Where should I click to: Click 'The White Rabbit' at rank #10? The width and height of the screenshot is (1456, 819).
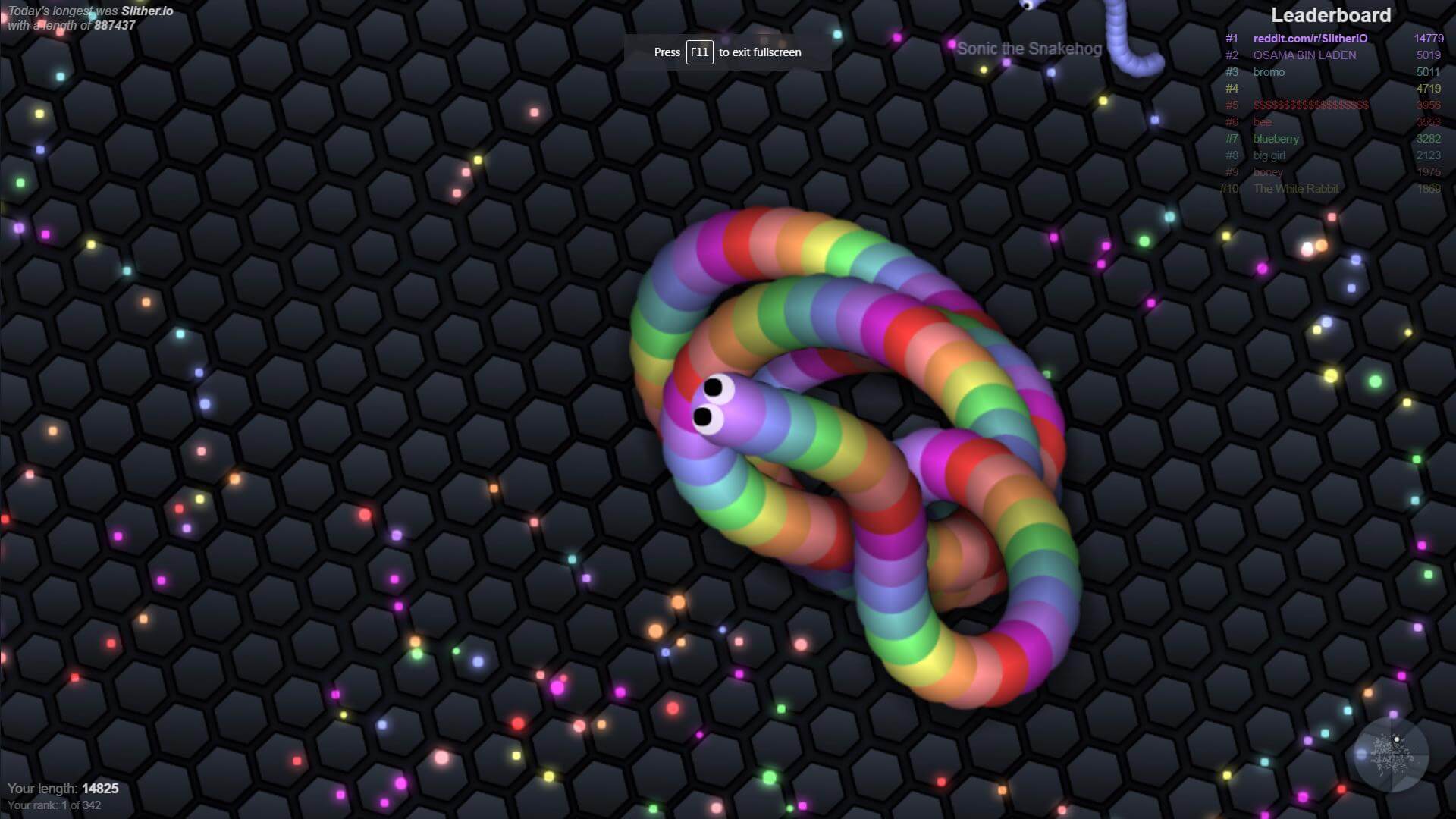(1296, 189)
